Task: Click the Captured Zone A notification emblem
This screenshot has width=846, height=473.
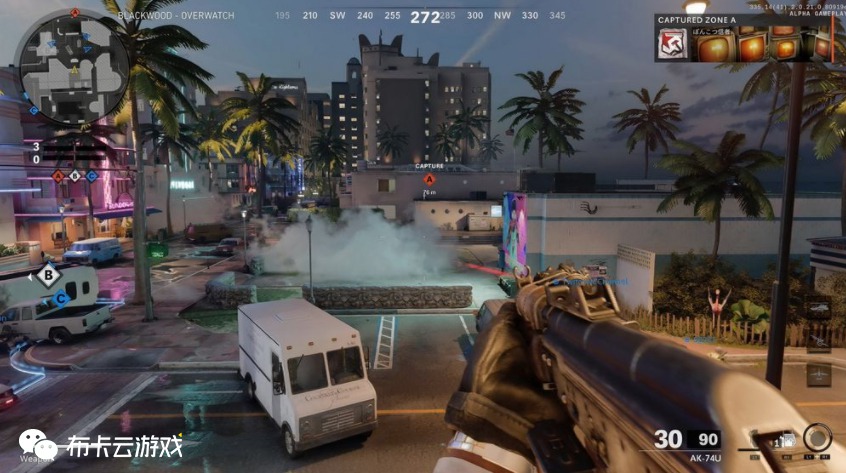Action: (671, 44)
